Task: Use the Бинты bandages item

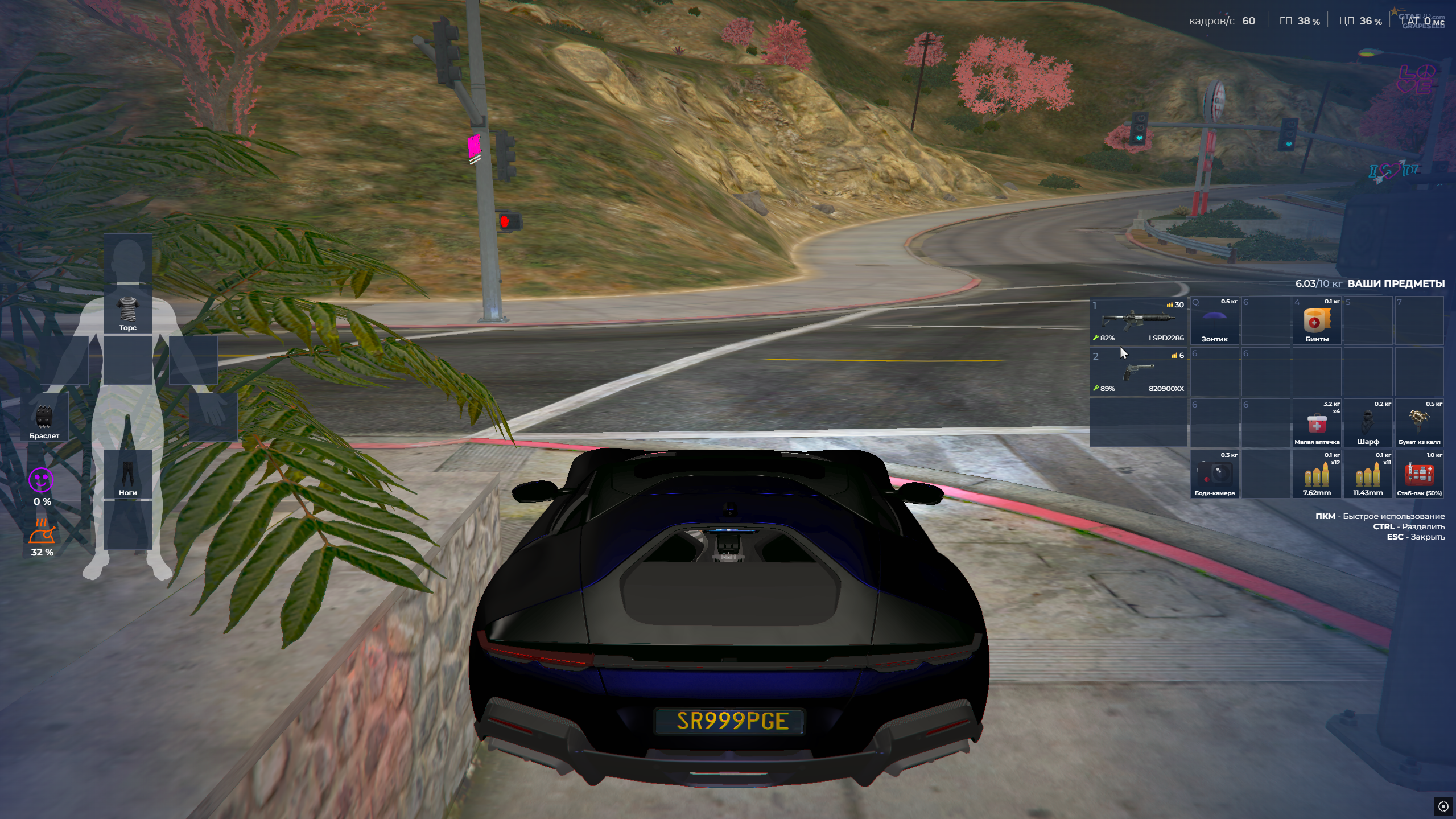Action: tap(1317, 320)
